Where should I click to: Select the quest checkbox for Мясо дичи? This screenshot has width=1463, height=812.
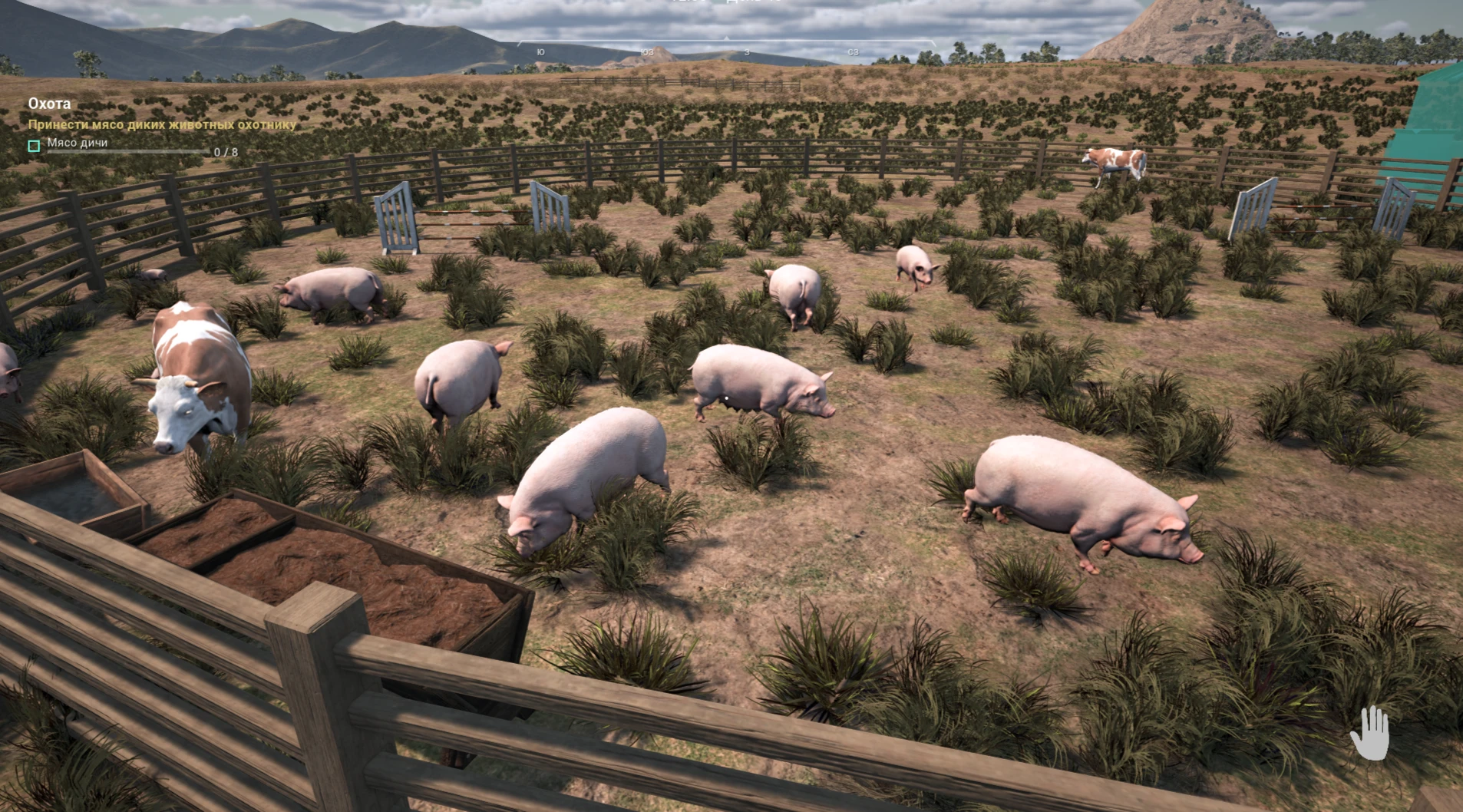(33, 146)
